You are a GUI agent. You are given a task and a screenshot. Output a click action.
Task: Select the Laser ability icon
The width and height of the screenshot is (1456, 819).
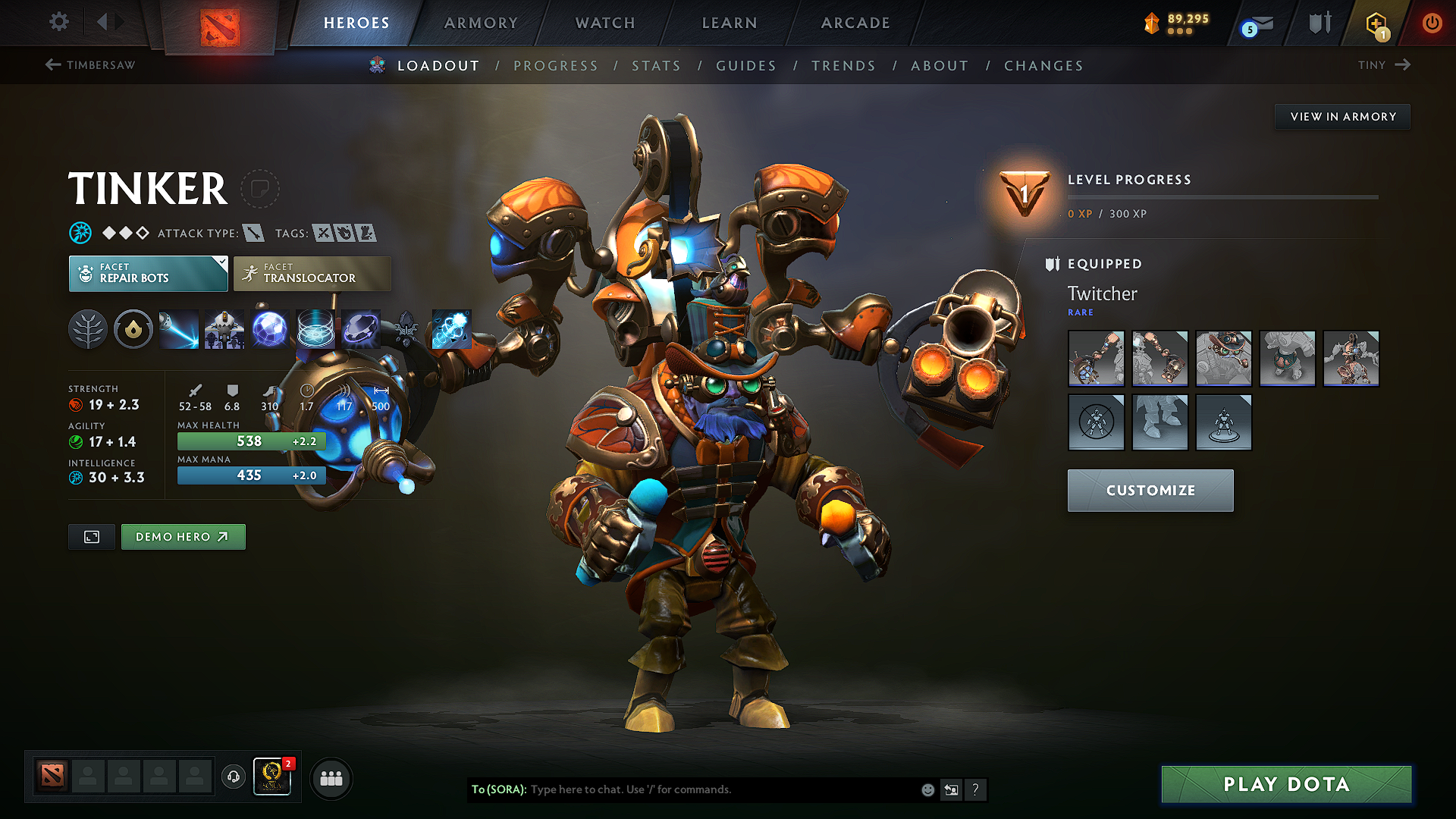click(x=179, y=329)
